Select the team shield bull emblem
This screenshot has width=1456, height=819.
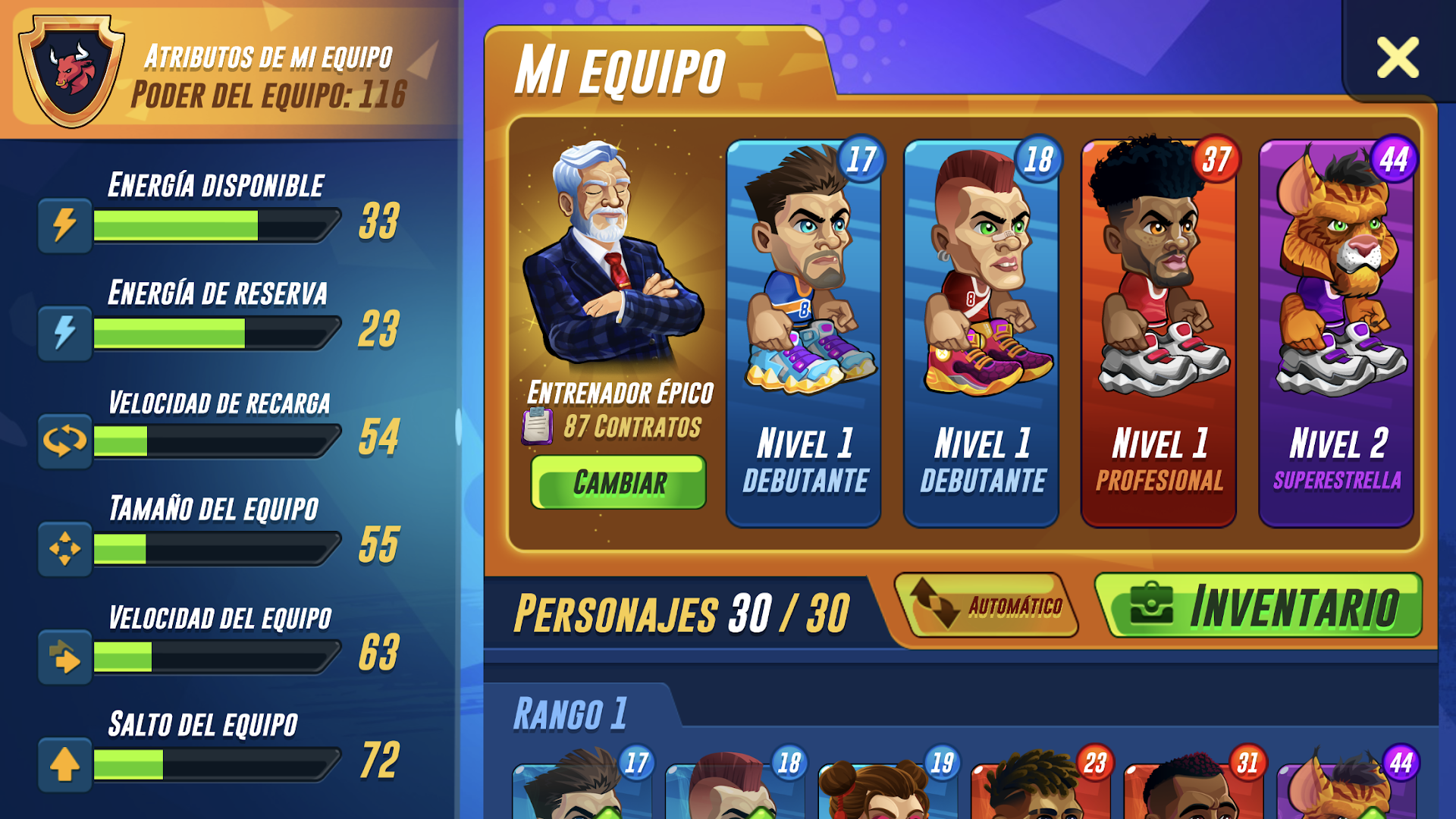(72, 68)
